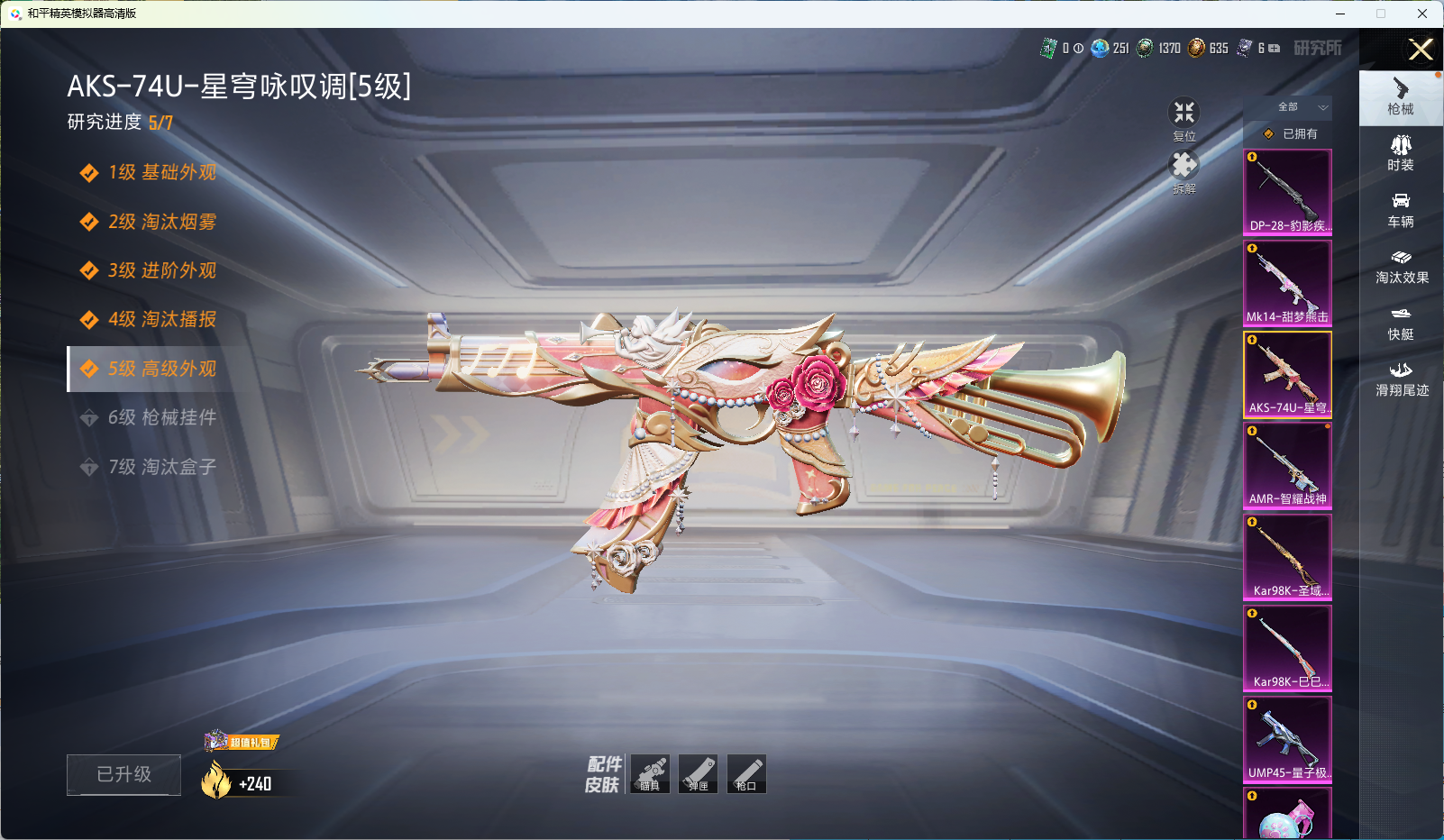Select the level 3 advanced appearance entry
The image size is (1444, 840).
click(161, 270)
